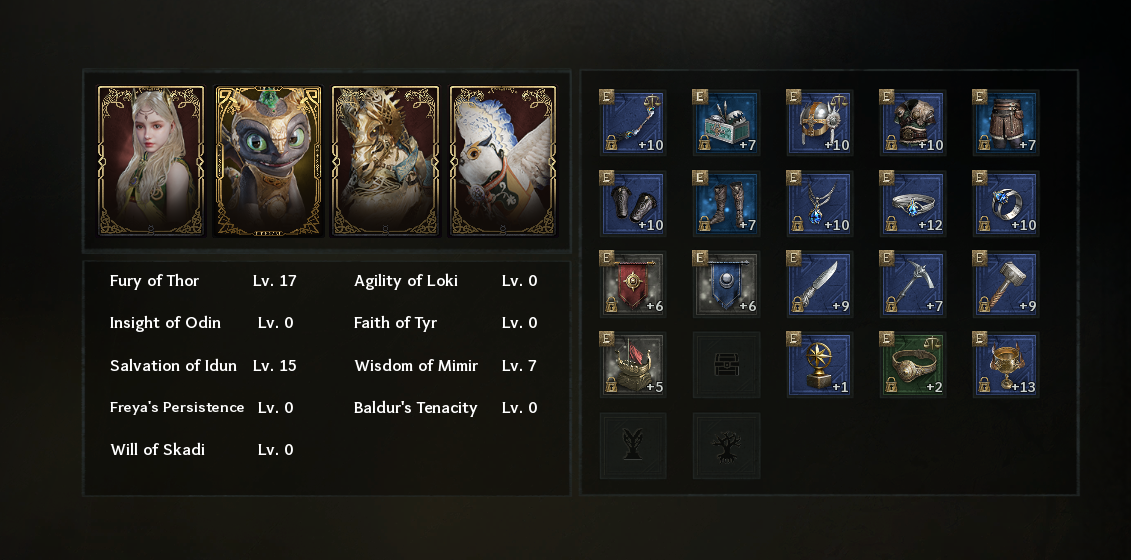This screenshot has height=560, width=1131.
Task: Choose the +9 knife tool slot
Action: tap(820, 284)
